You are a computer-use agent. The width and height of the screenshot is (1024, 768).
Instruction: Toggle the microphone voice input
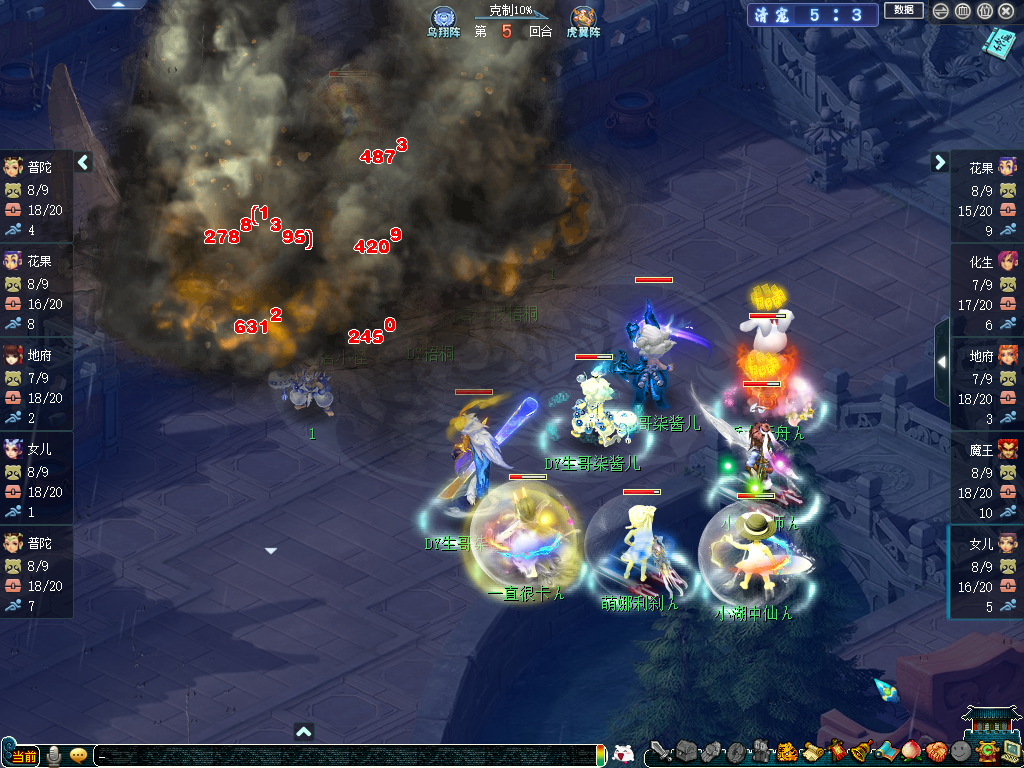(x=54, y=755)
